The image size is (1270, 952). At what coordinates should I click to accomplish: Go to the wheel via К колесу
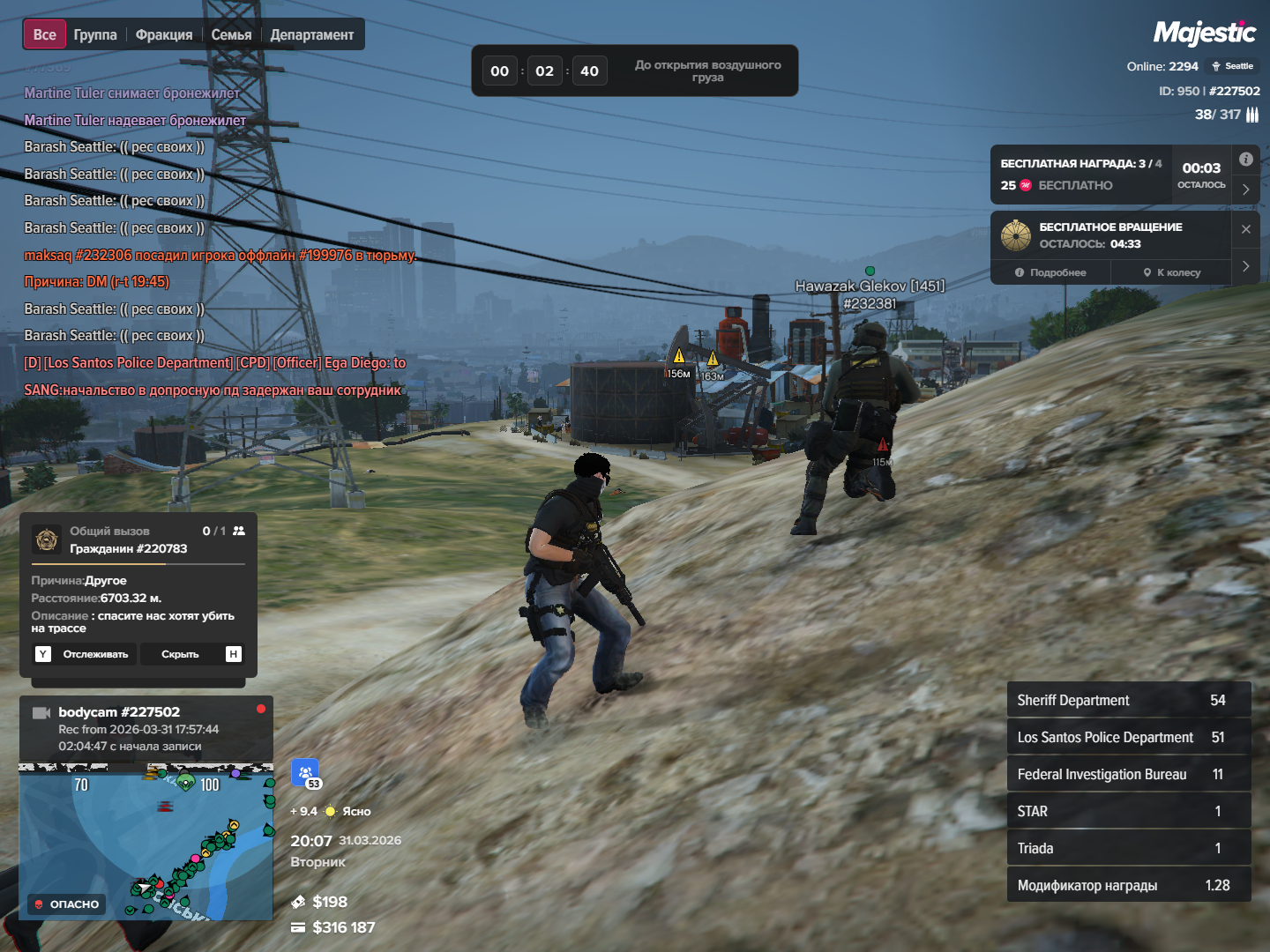(1173, 272)
